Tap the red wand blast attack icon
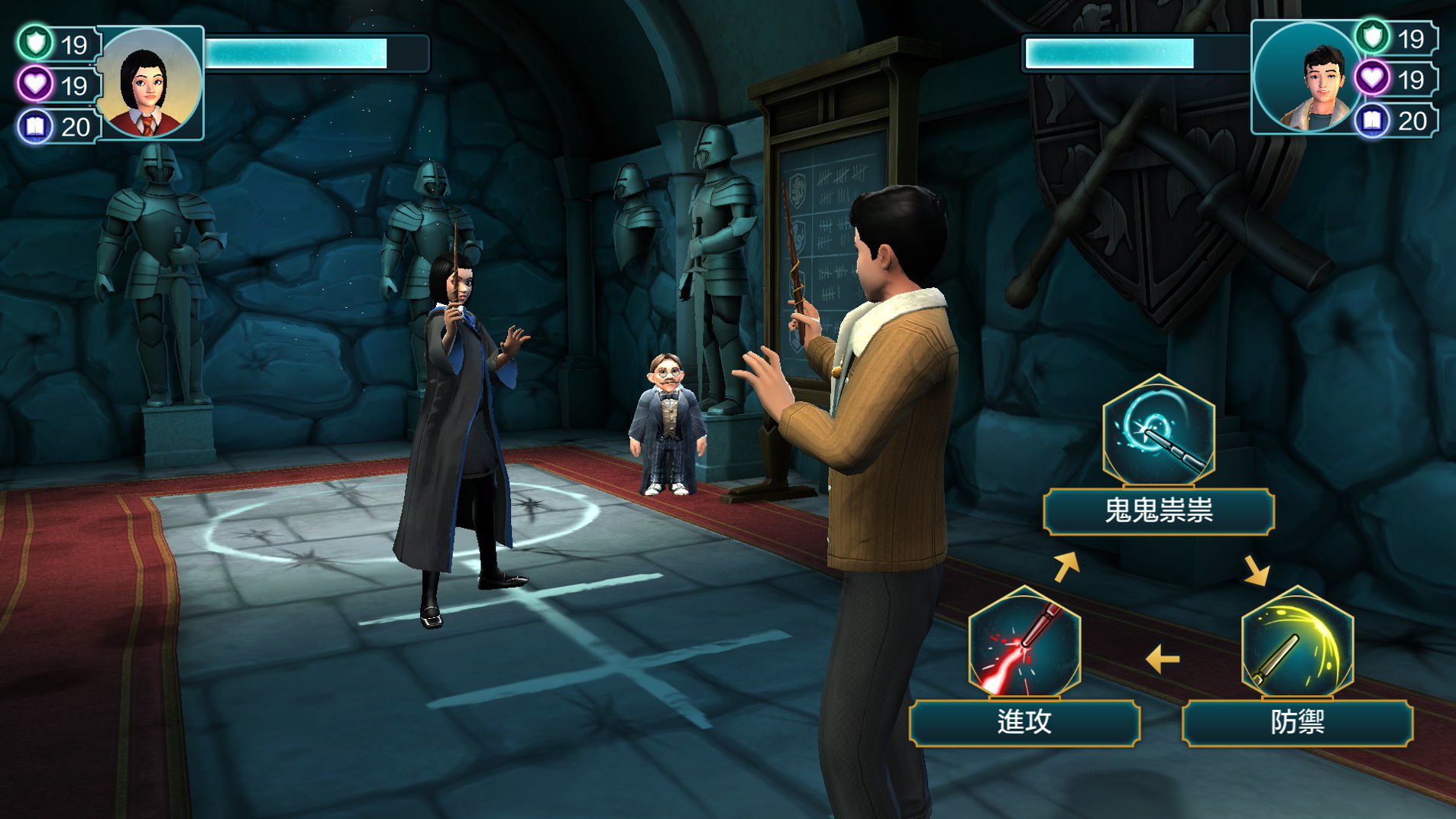The image size is (1456, 819). (1024, 643)
